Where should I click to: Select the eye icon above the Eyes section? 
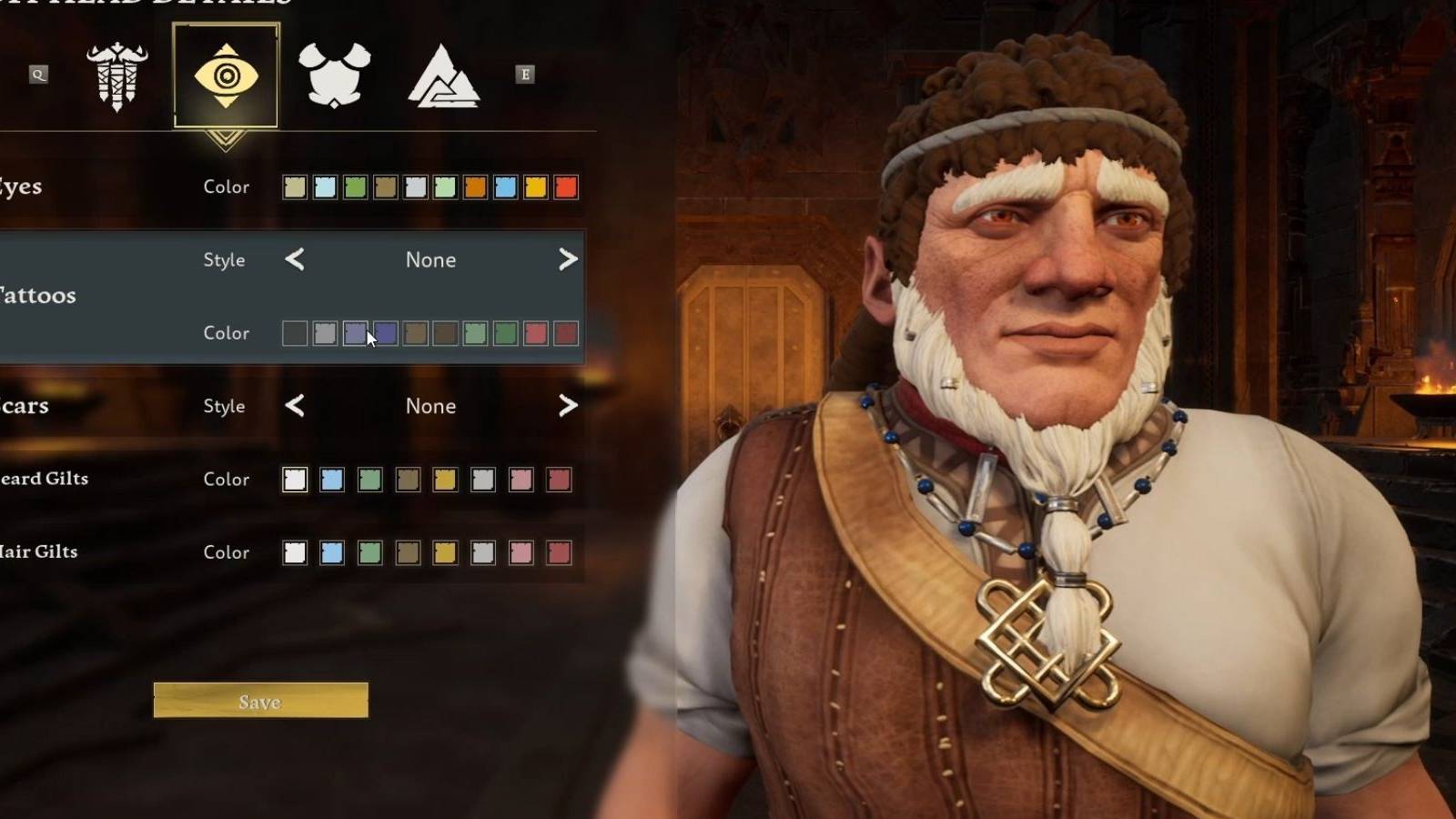pos(225,76)
